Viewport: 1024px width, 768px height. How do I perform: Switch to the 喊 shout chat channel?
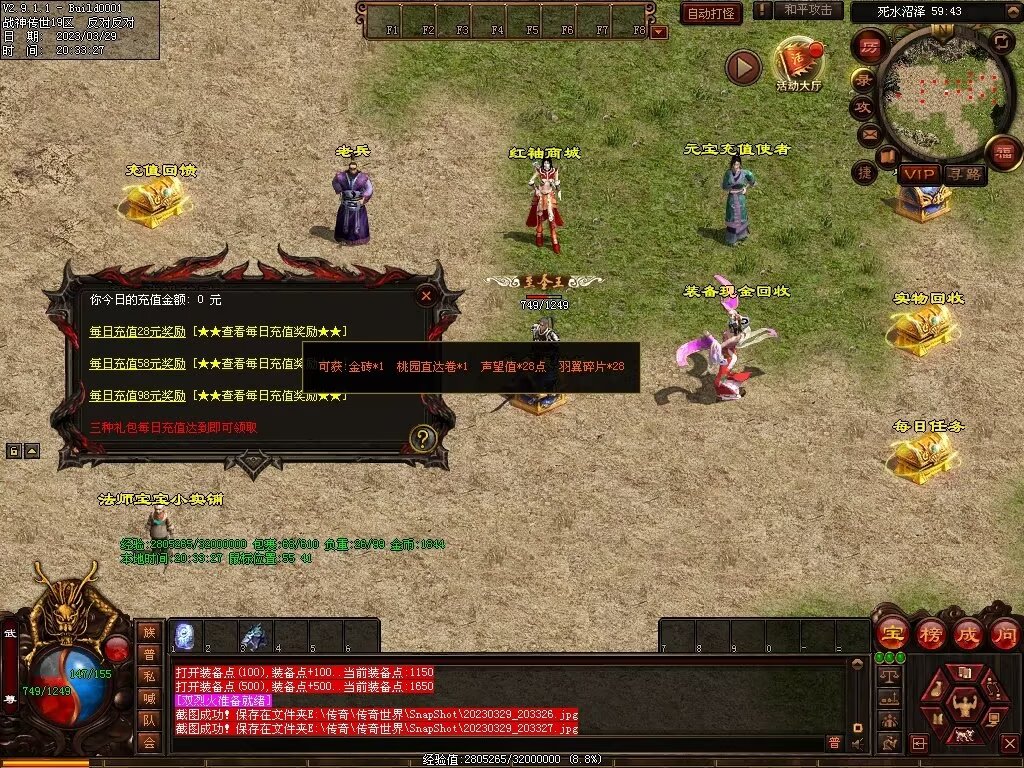tap(149, 698)
